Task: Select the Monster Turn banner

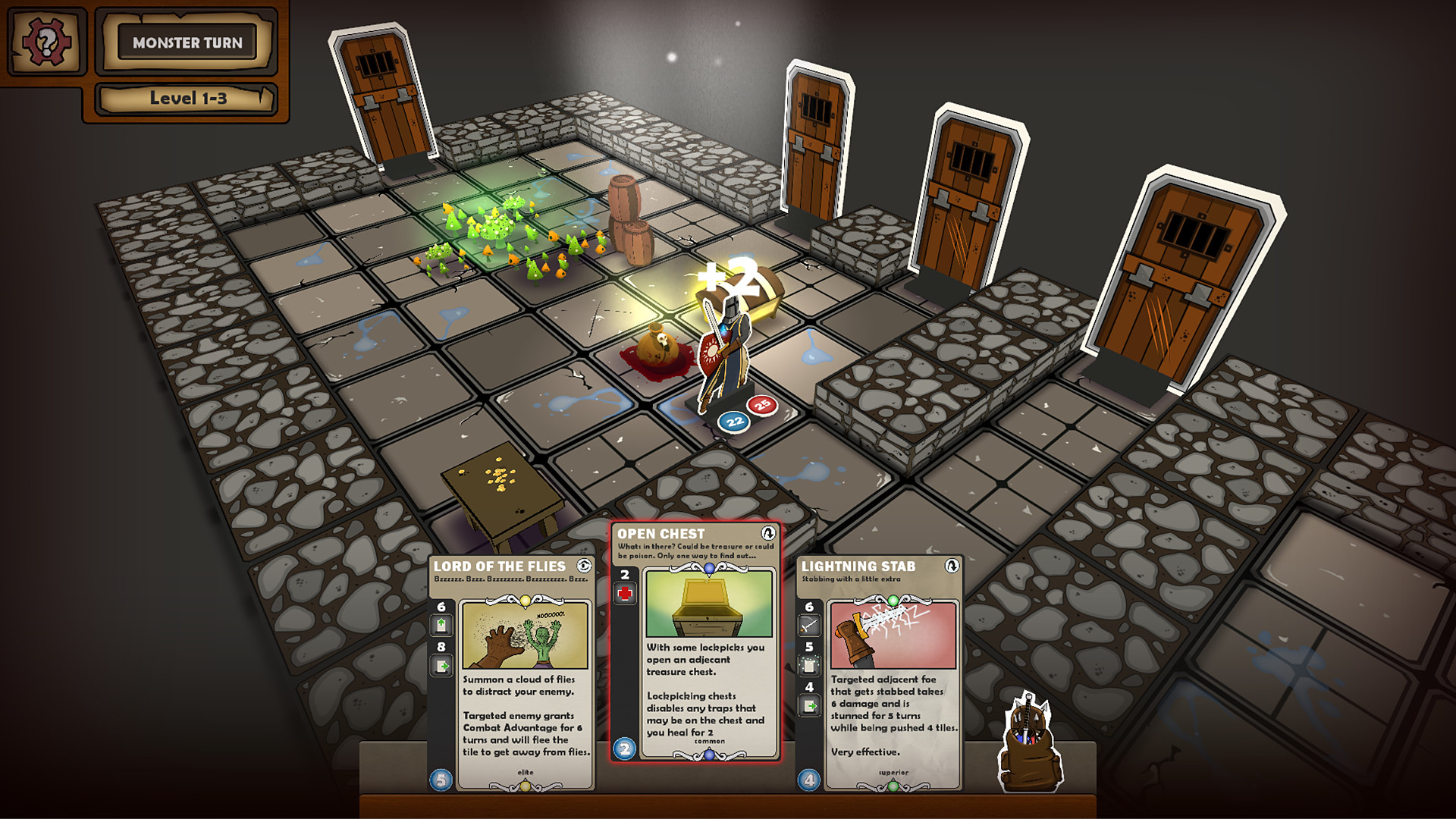Action: point(187,43)
